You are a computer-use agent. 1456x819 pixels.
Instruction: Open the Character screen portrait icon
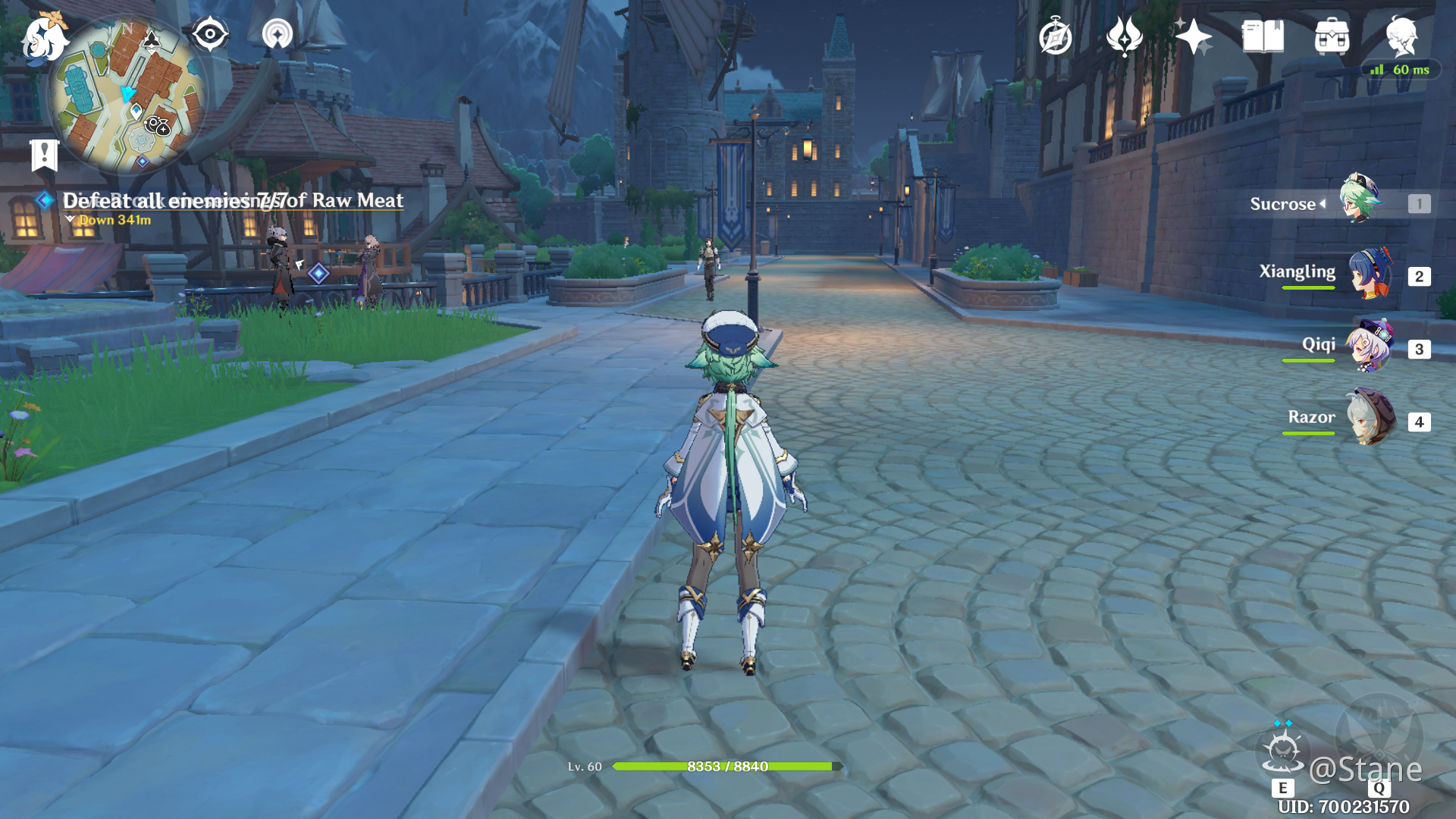tap(1404, 35)
